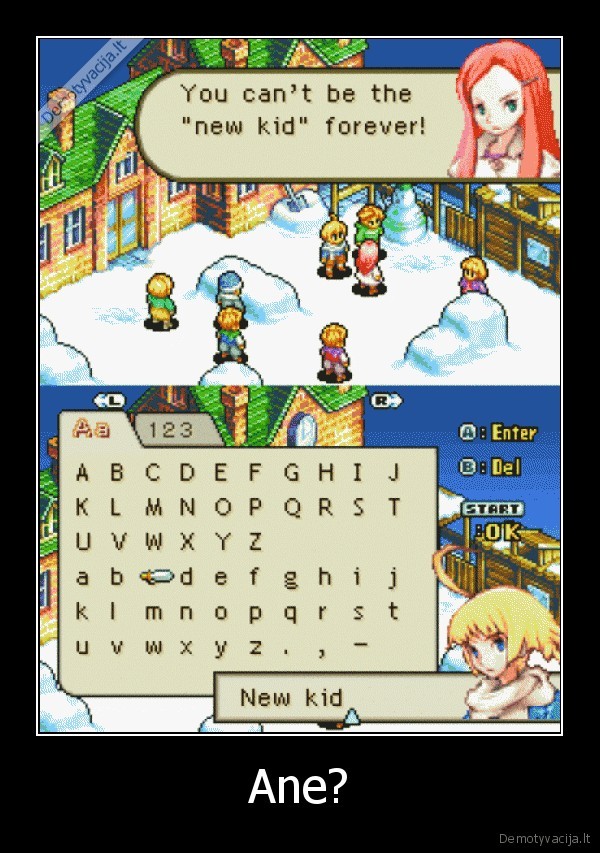Open the Demotyvacija.lt link in the corner
The image size is (600, 853).
pos(544,835)
